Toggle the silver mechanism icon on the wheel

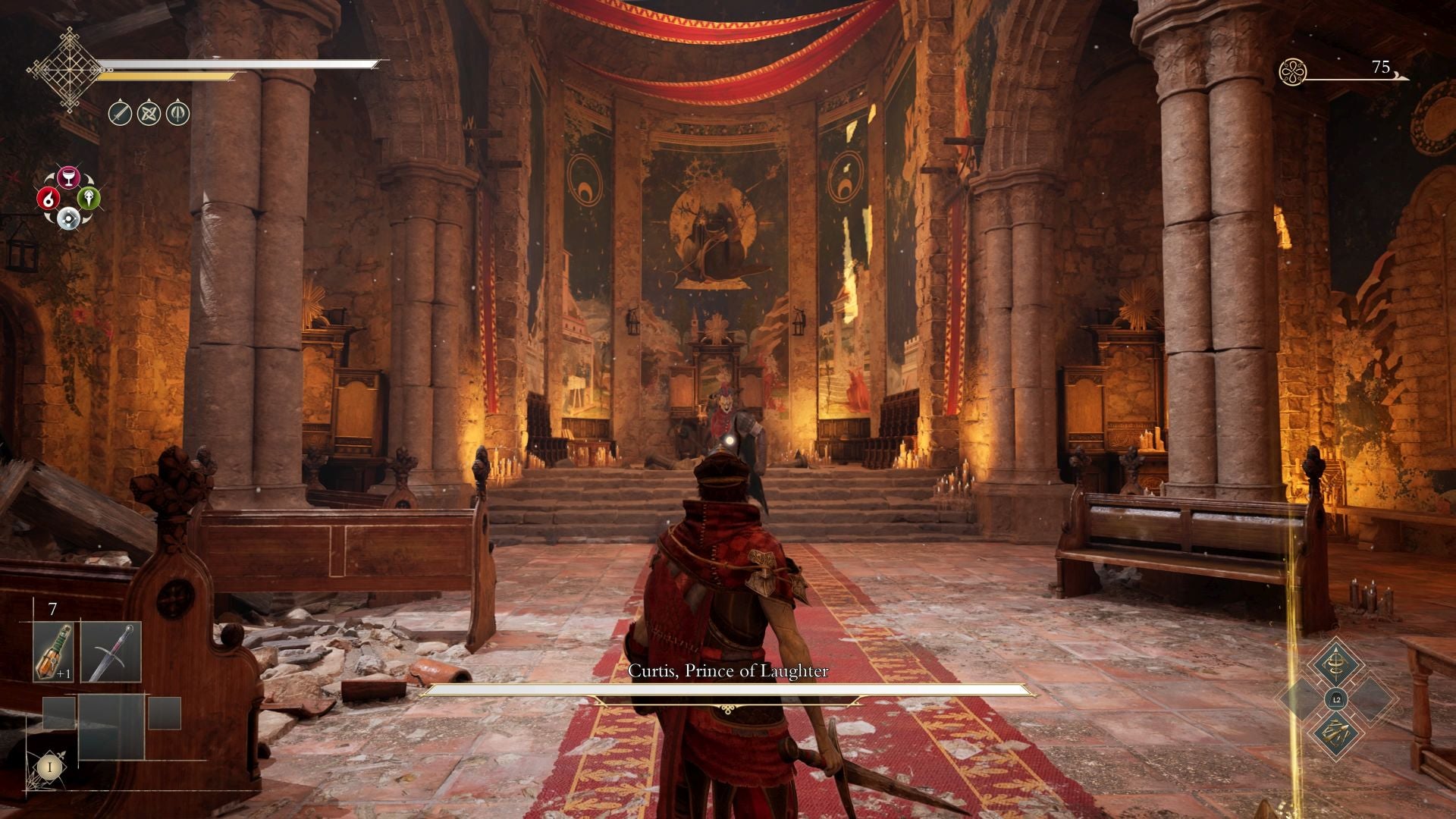68,218
